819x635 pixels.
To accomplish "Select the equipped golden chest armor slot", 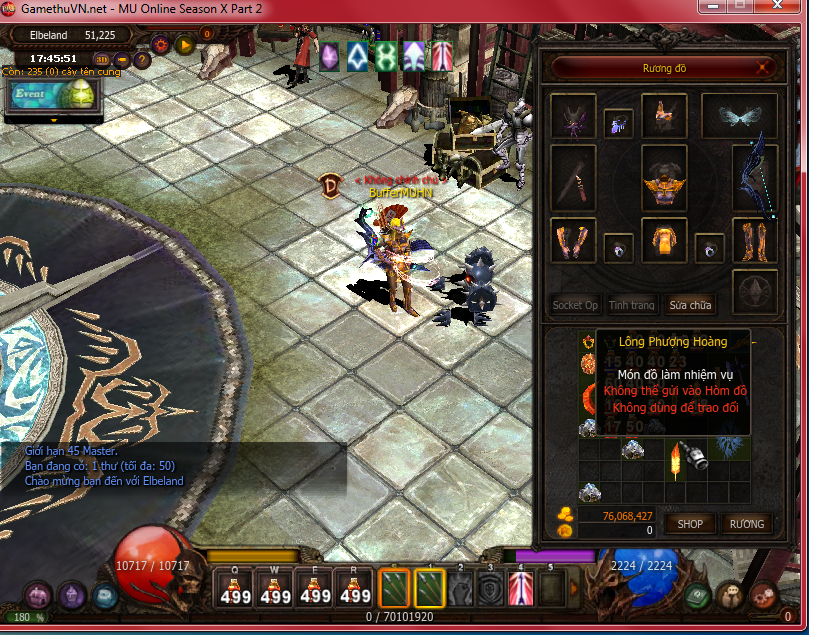I will pos(663,180).
